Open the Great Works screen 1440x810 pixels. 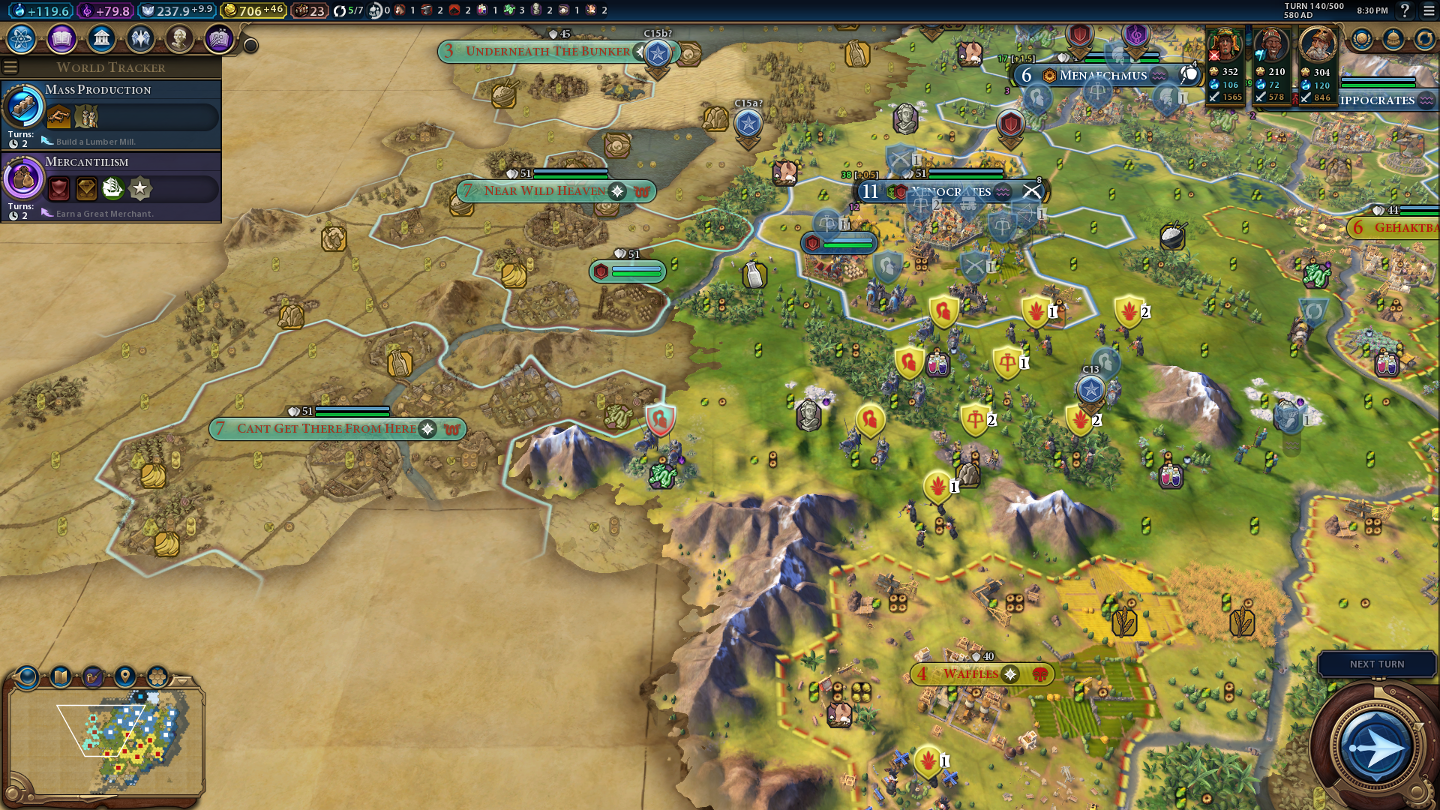(x=219, y=39)
